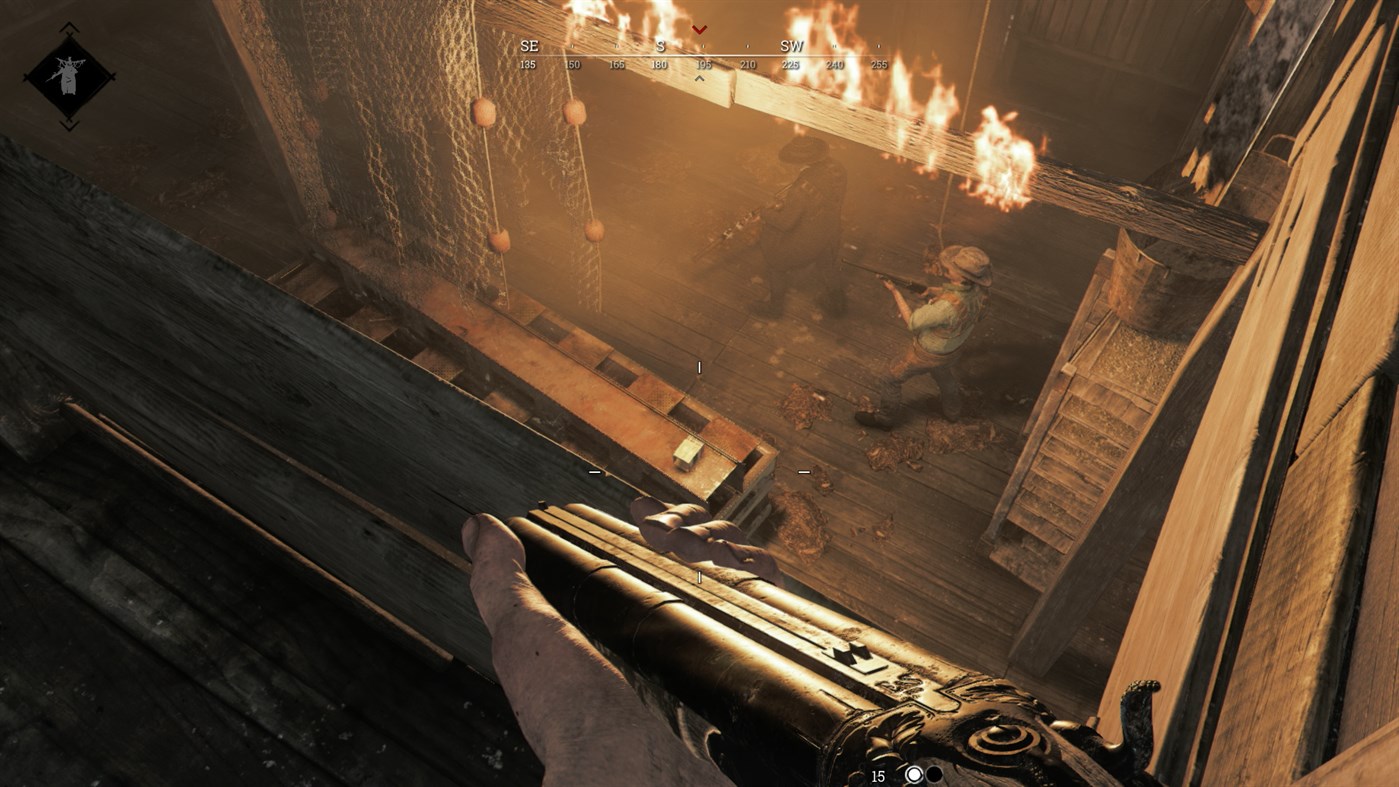The image size is (1399, 787).
Task: Select the SW heading on the compass
Action: pos(791,45)
